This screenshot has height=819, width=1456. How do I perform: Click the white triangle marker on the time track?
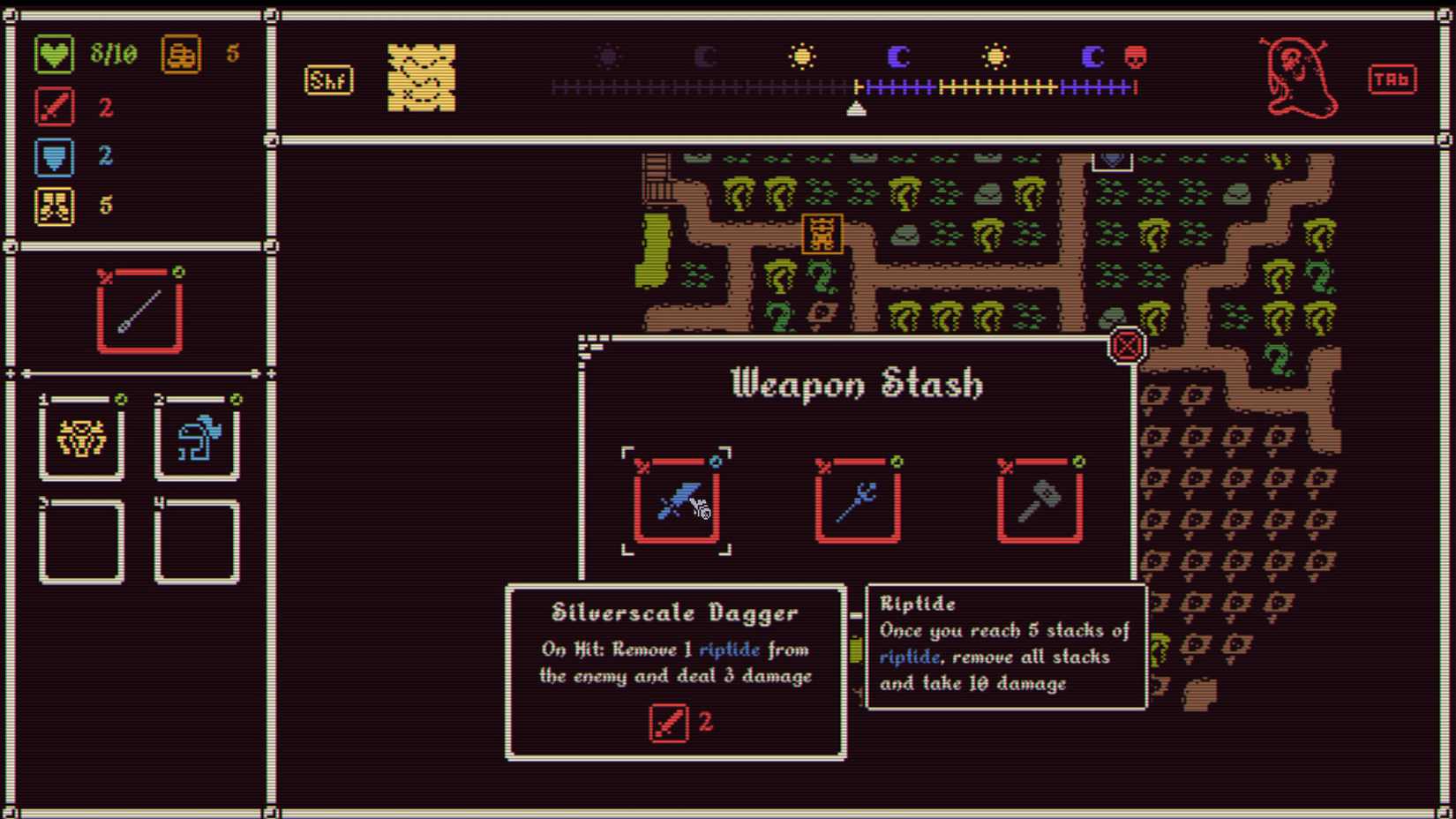point(854,108)
